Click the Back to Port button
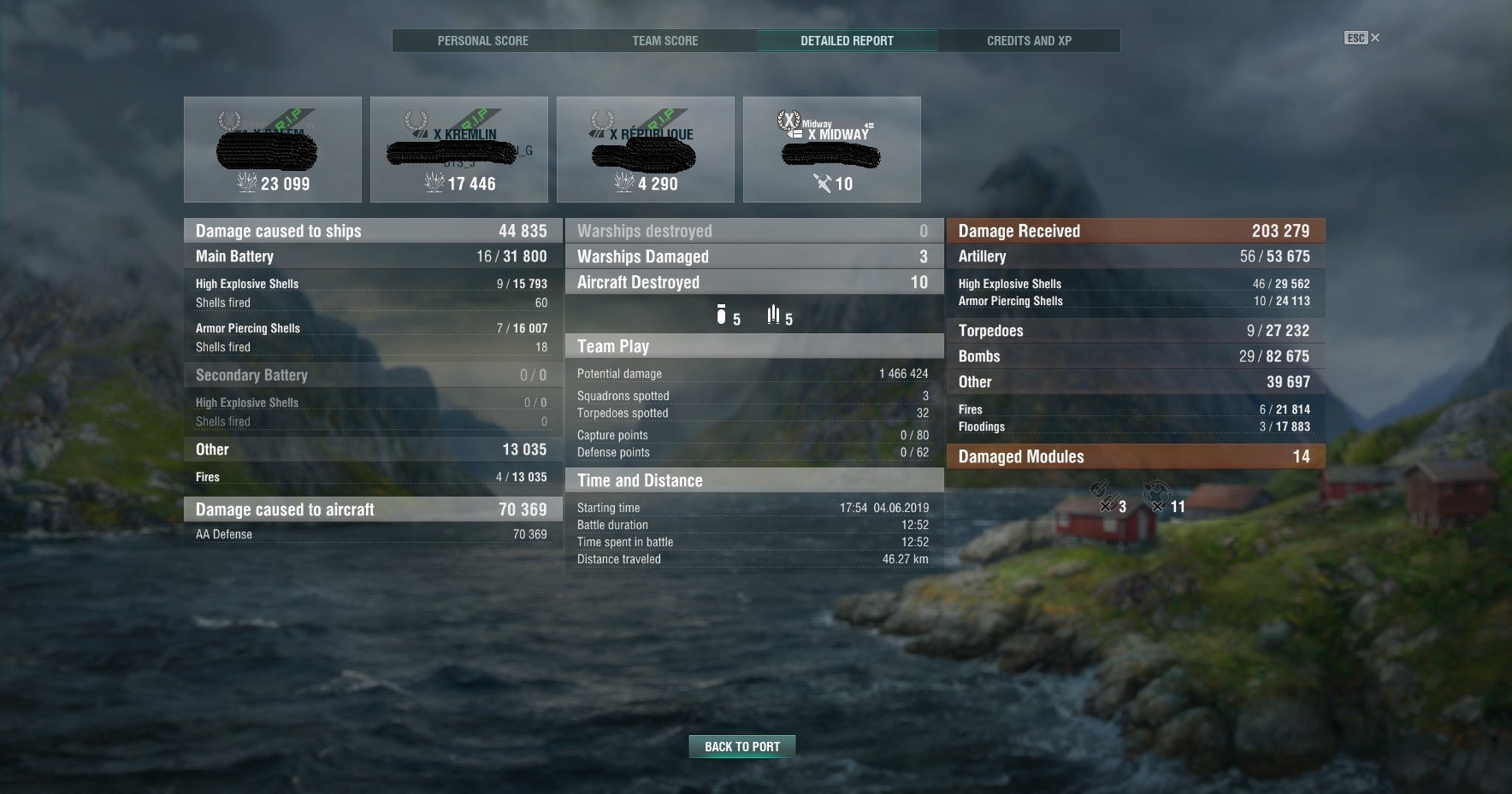Screen dimensions: 1512x794 (741, 746)
